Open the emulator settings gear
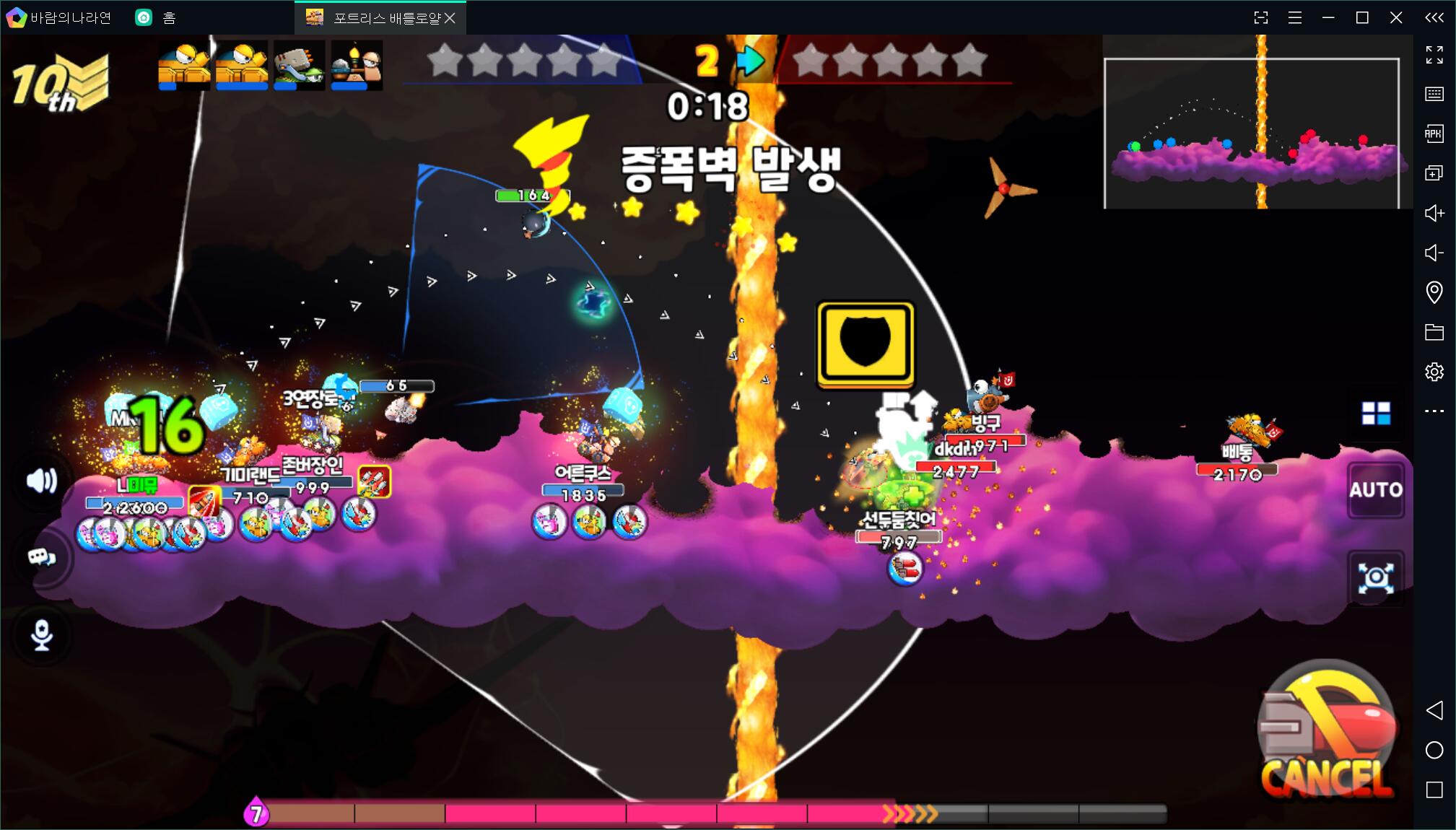The width and height of the screenshot is (1456, 830). (x=1434, y=372)
